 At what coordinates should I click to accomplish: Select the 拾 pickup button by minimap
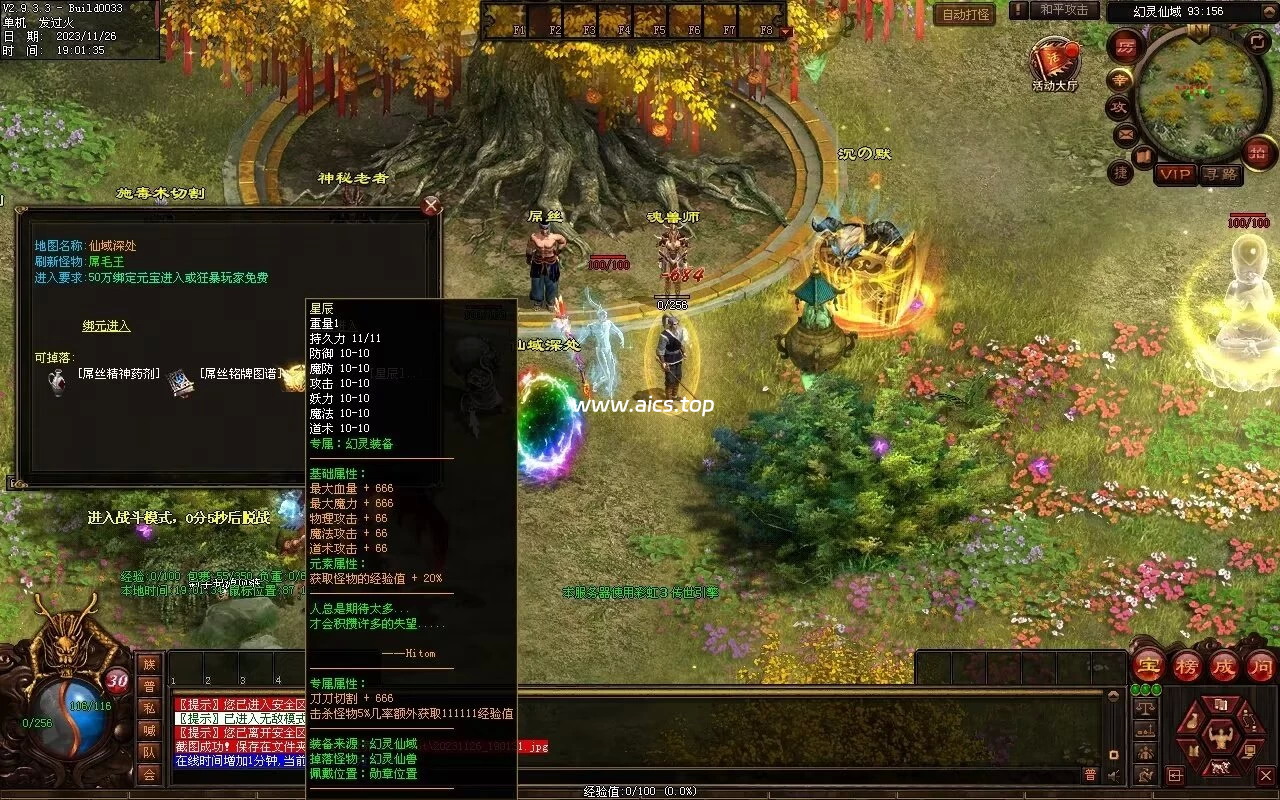pos(1259,152)
